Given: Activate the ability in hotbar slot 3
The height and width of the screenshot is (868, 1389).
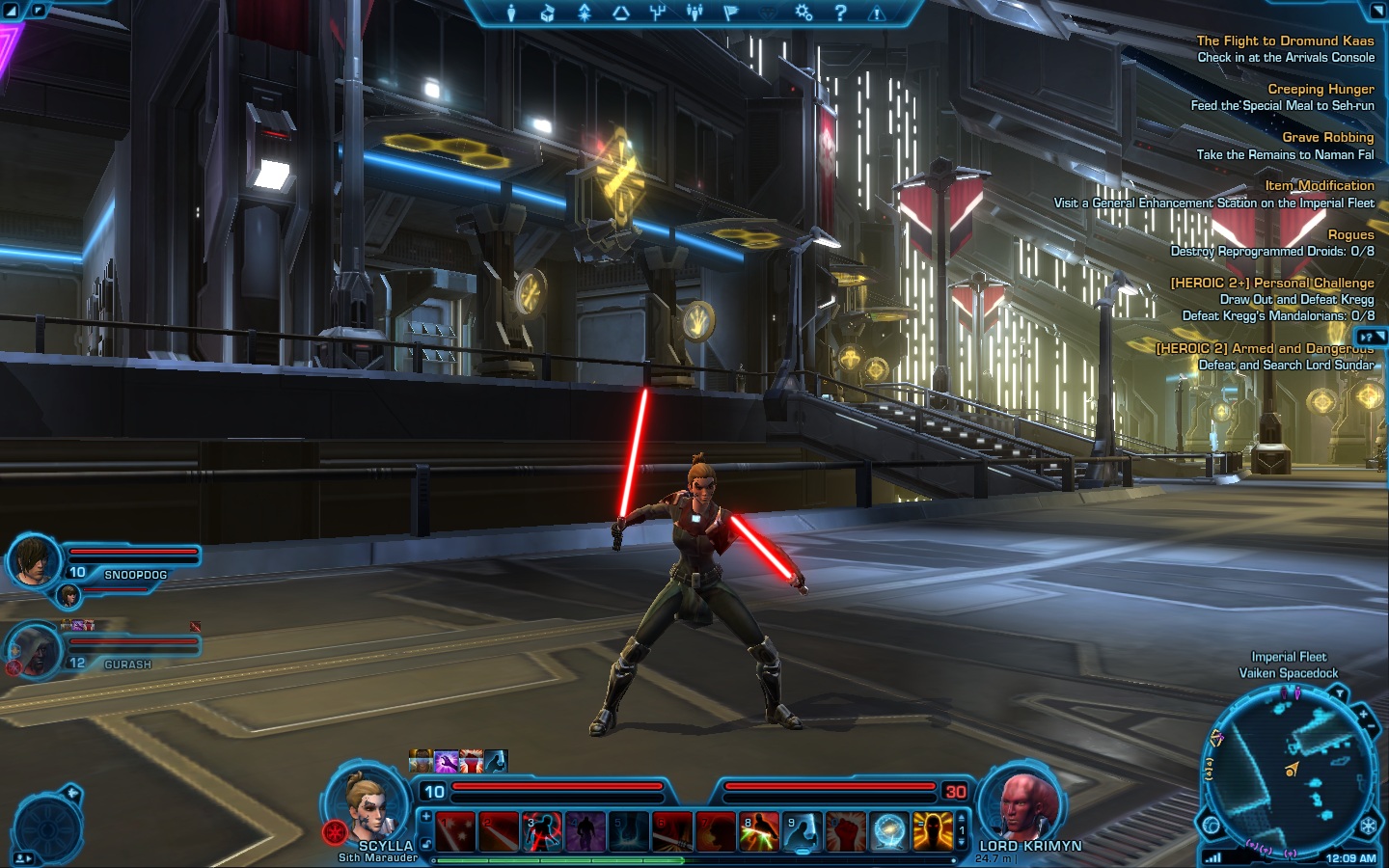Looking at the screenshot, I should 541,831.
